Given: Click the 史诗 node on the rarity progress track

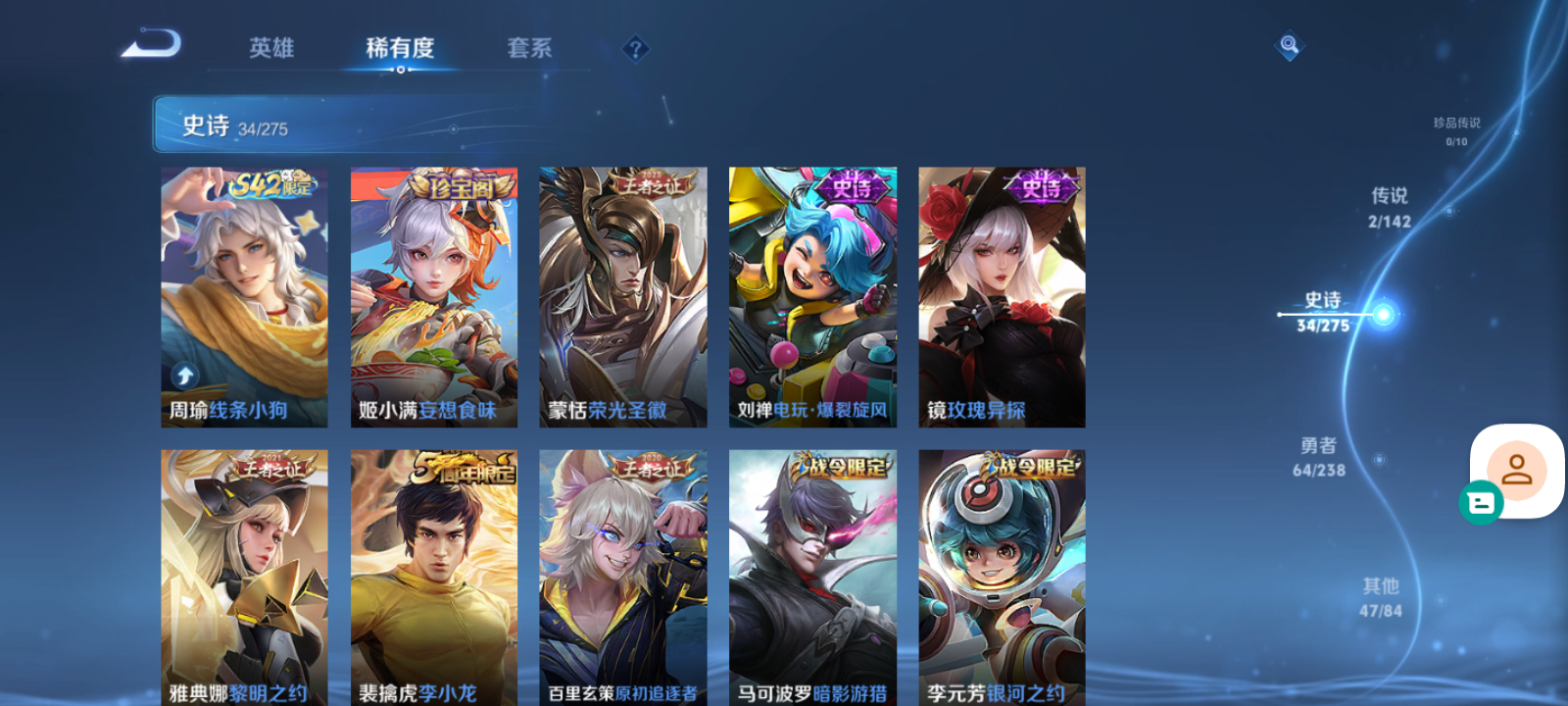Looking at the screenshot, I should click(1382, 313).
